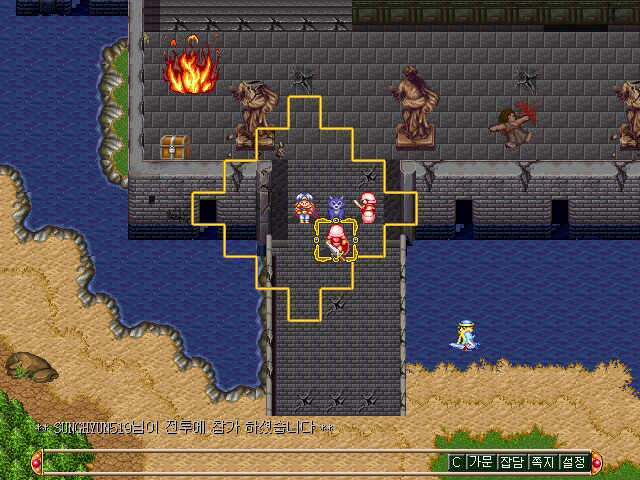Switch to the 잡담 chat channel

(x=512, y=462)
